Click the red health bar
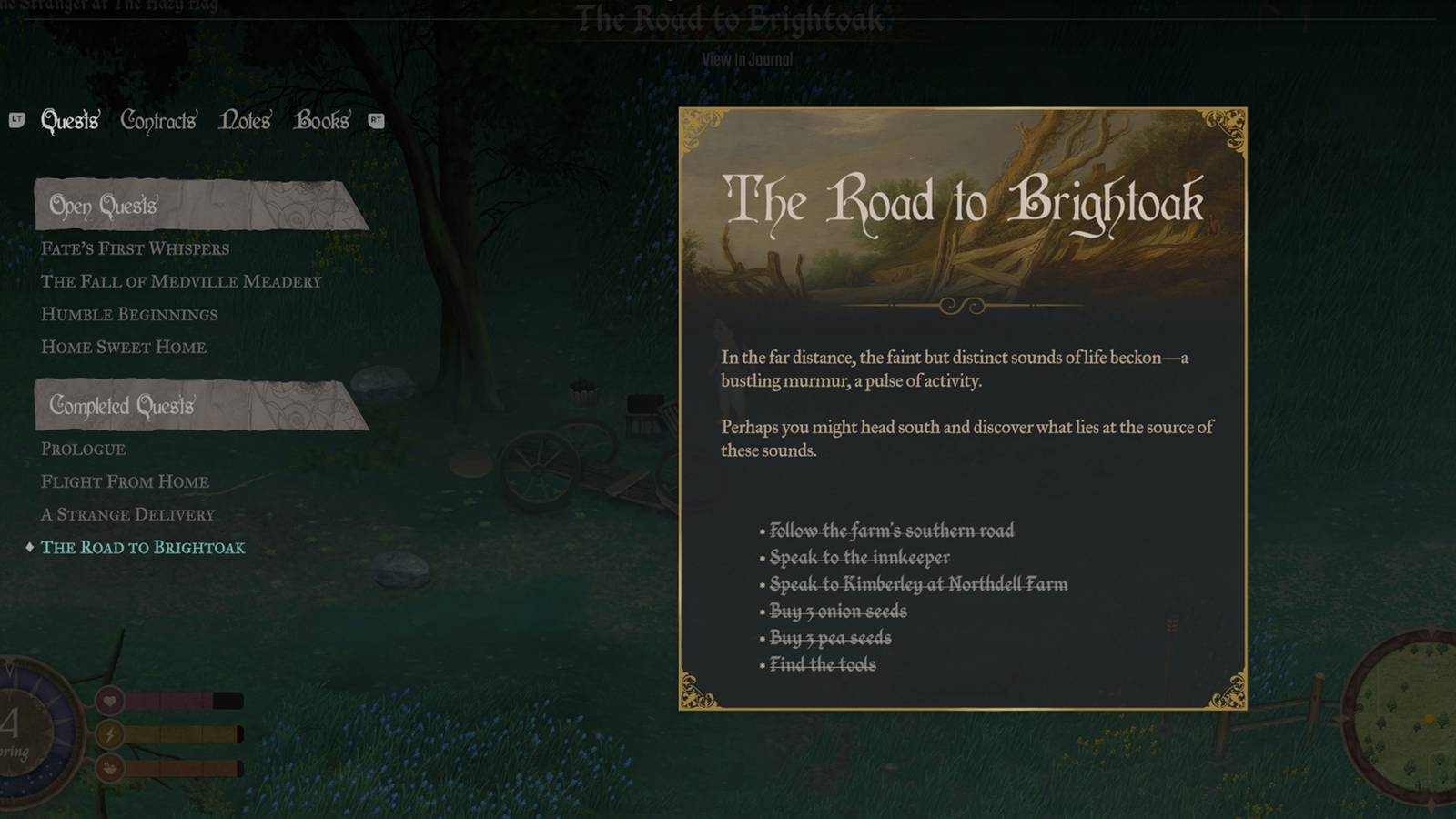The height and width of the screenshot is (819, 1456). 168,702
